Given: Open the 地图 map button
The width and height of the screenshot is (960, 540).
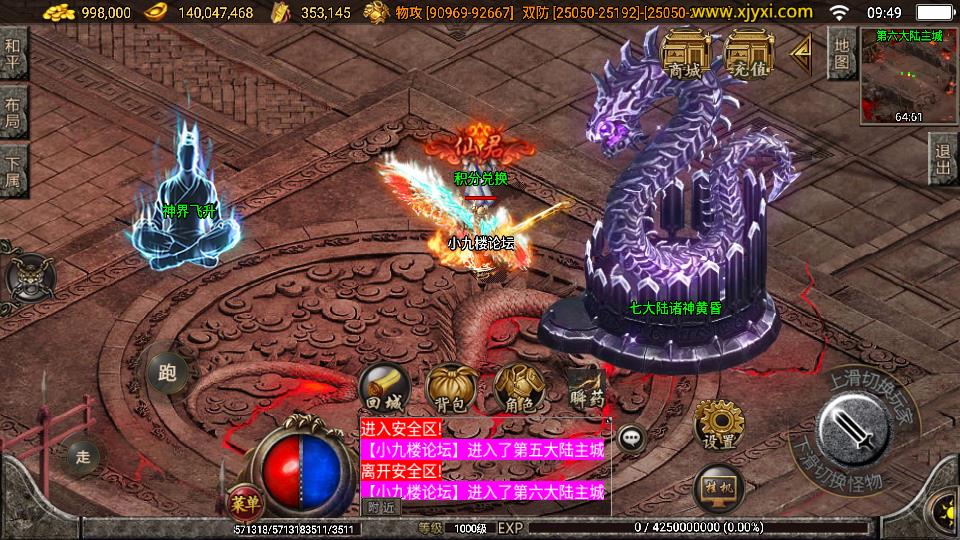Looking at the screenshot, I should point(842,54).
